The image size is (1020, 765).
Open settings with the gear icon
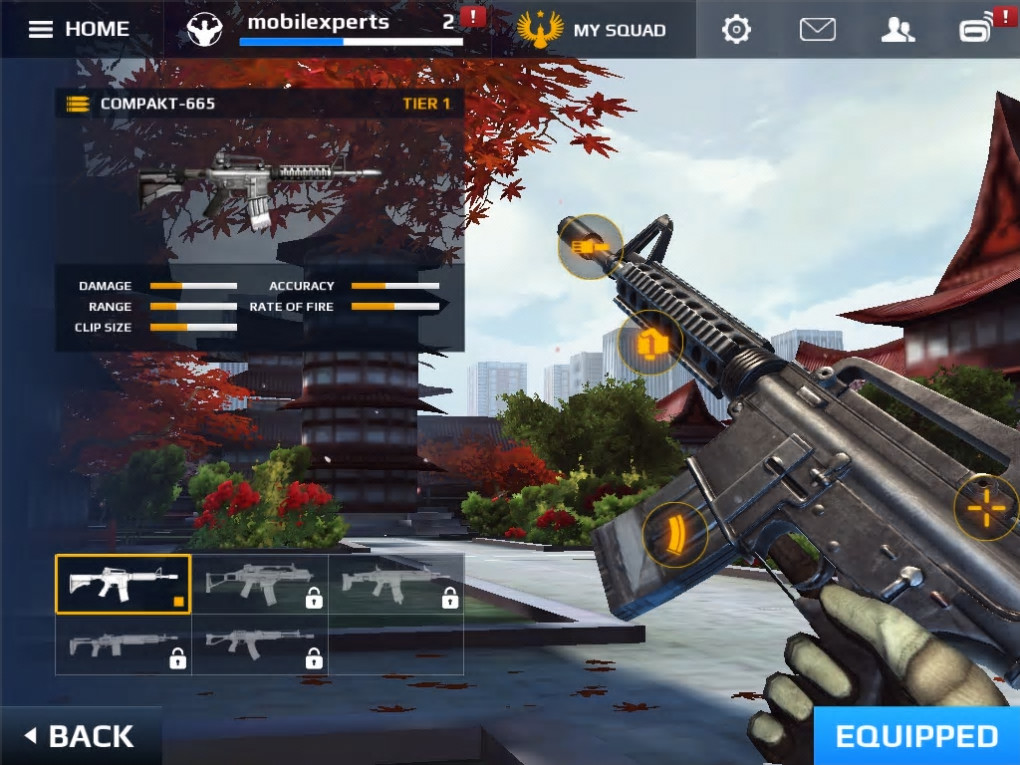coord(736,29)
